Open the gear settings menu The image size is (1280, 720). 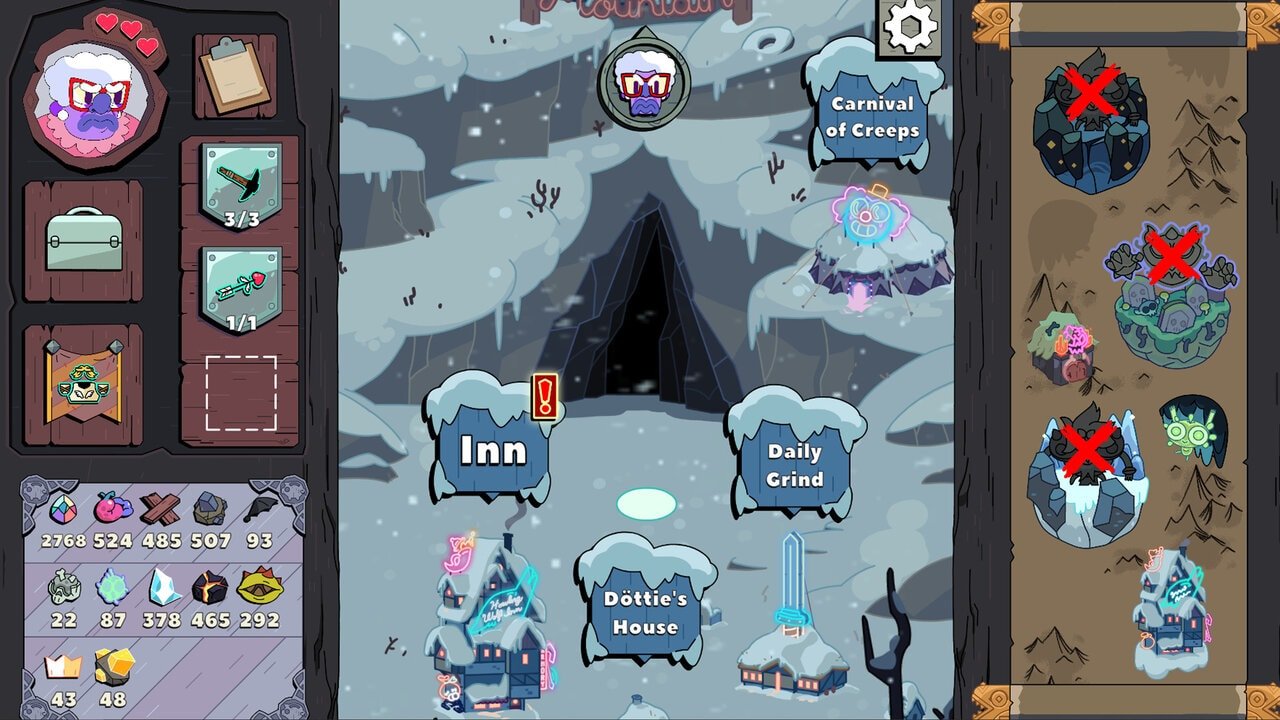click(x=910, y=28)
